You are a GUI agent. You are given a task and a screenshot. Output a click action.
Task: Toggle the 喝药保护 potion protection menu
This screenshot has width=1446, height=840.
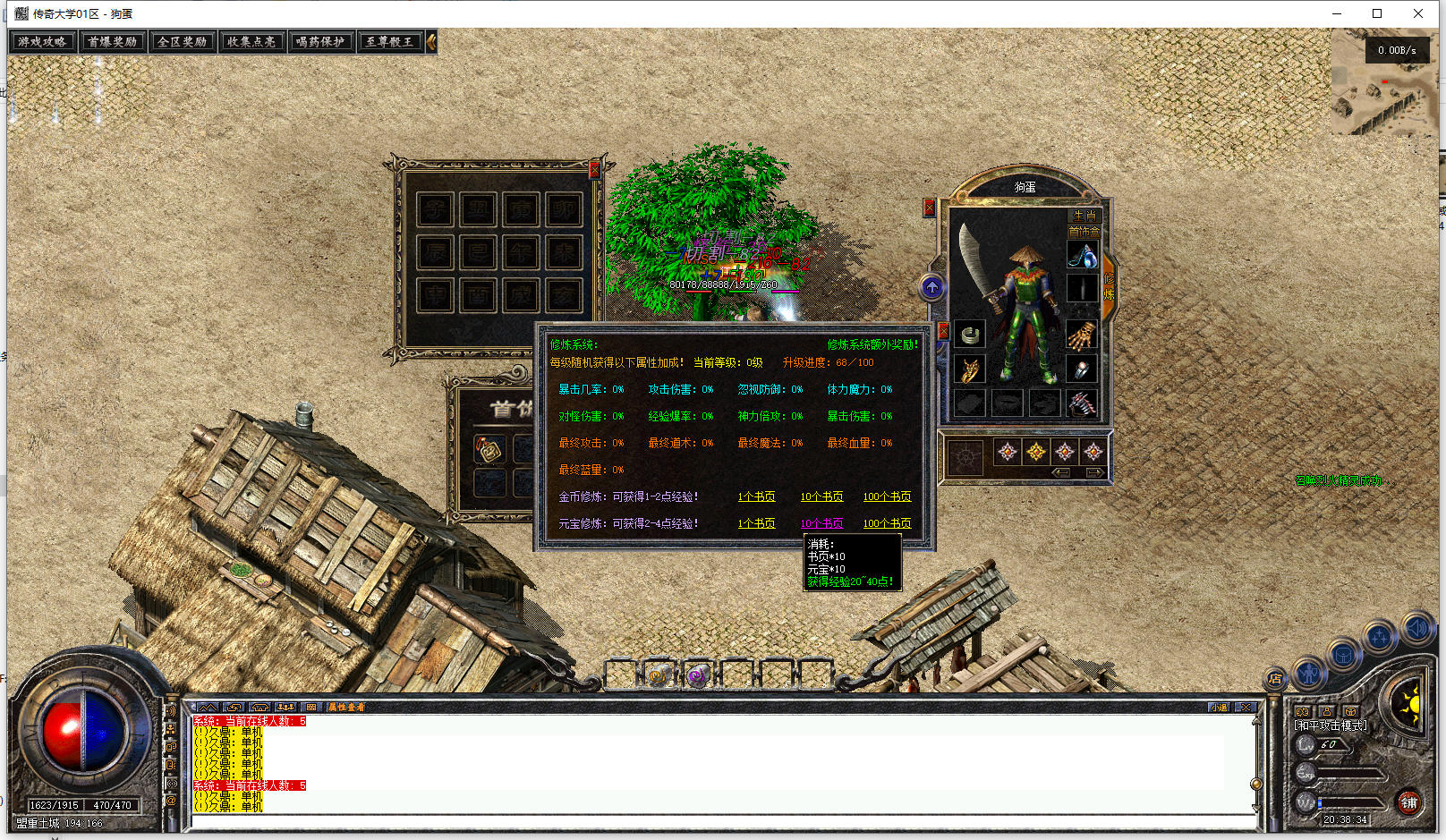tap(320, 42)
